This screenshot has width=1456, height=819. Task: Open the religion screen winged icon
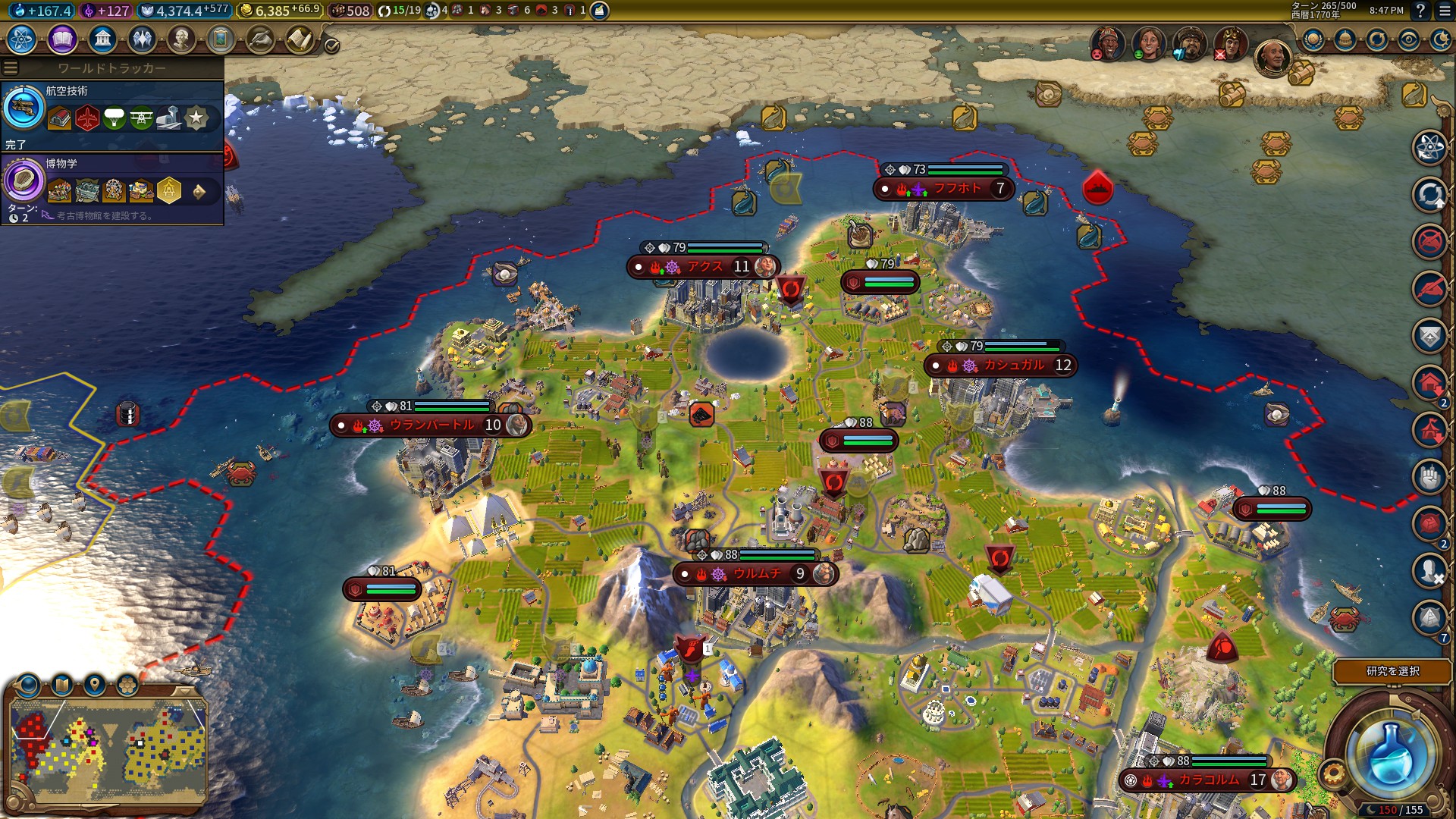coord(142,39)
